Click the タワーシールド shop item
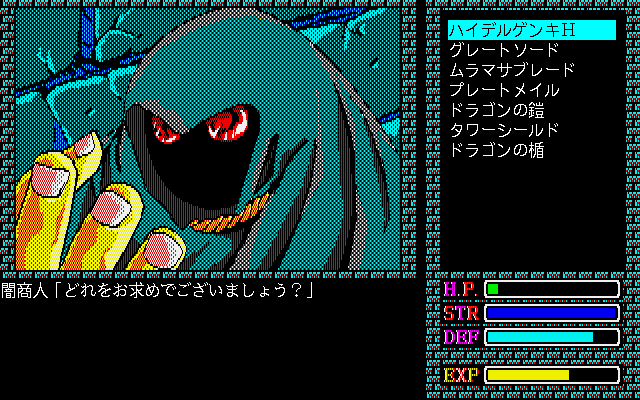 click(503, 130)
